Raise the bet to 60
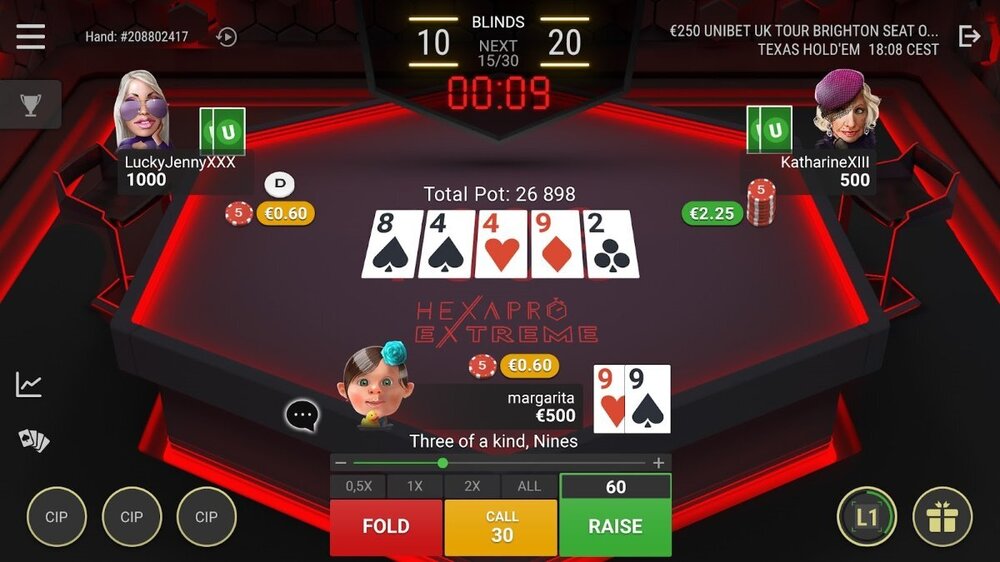The height and width of the screenshot is (562, 1000). pos(615,527)
